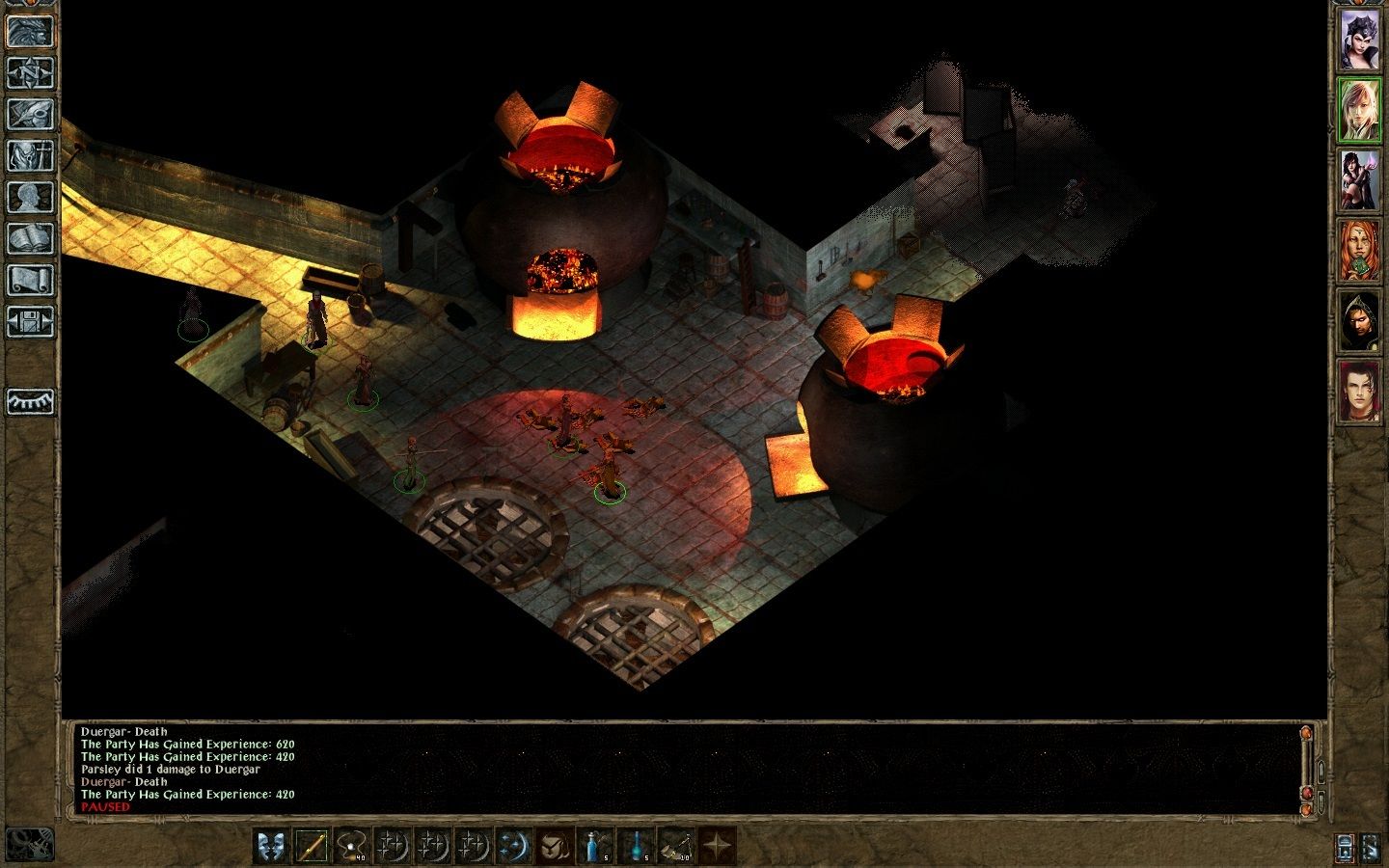The image size is (1389, 868).
Task: Select the long dark-haired man portrait
Action: (1360, 392)
